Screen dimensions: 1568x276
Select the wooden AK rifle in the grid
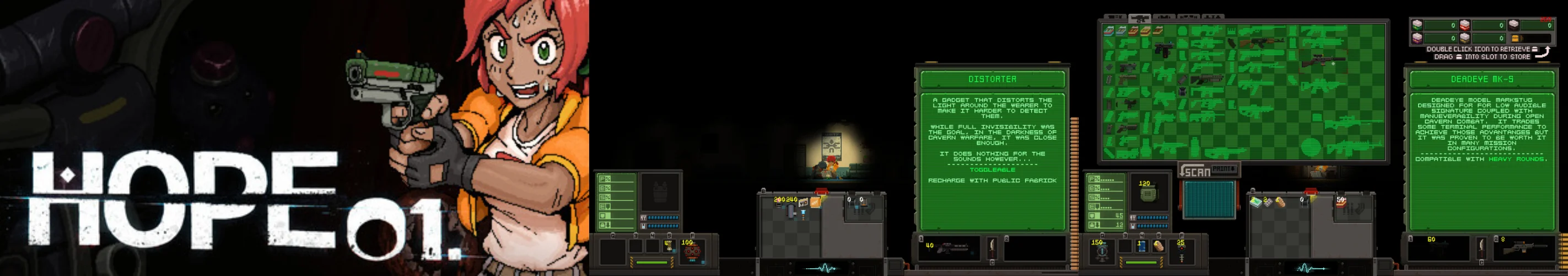point(1261,43)
